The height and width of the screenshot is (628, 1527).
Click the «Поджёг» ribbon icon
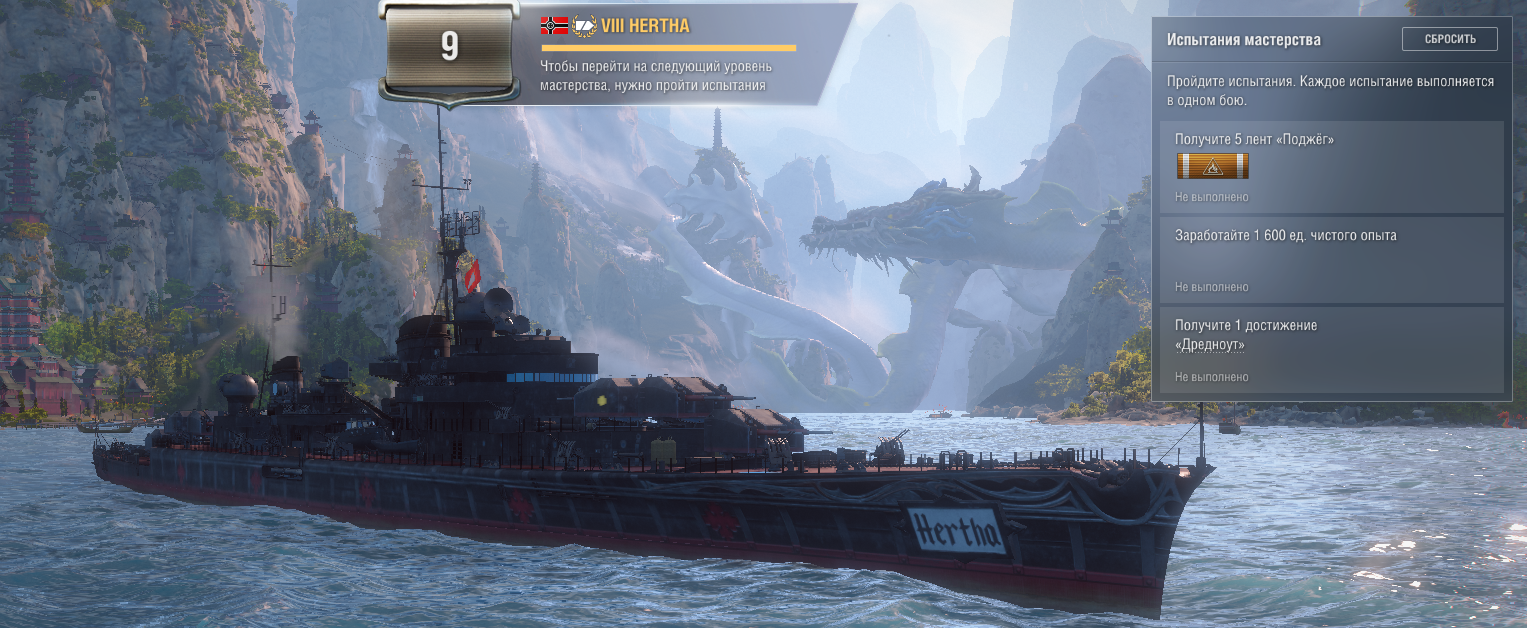[x=1212, y=166]
